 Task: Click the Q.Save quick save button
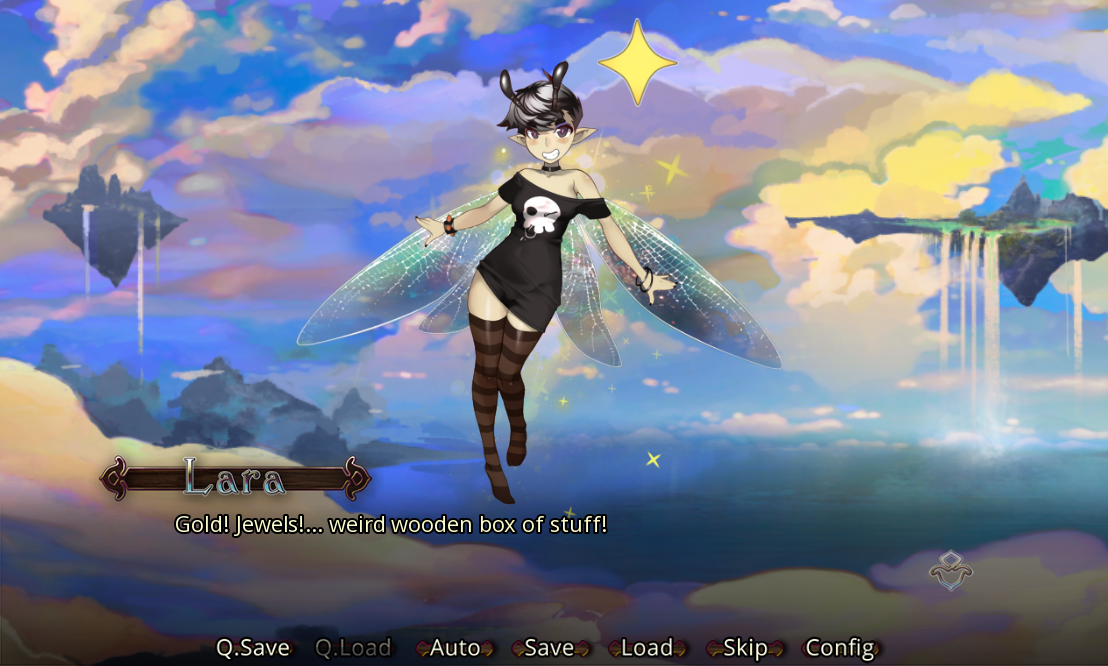click(253, 648)
